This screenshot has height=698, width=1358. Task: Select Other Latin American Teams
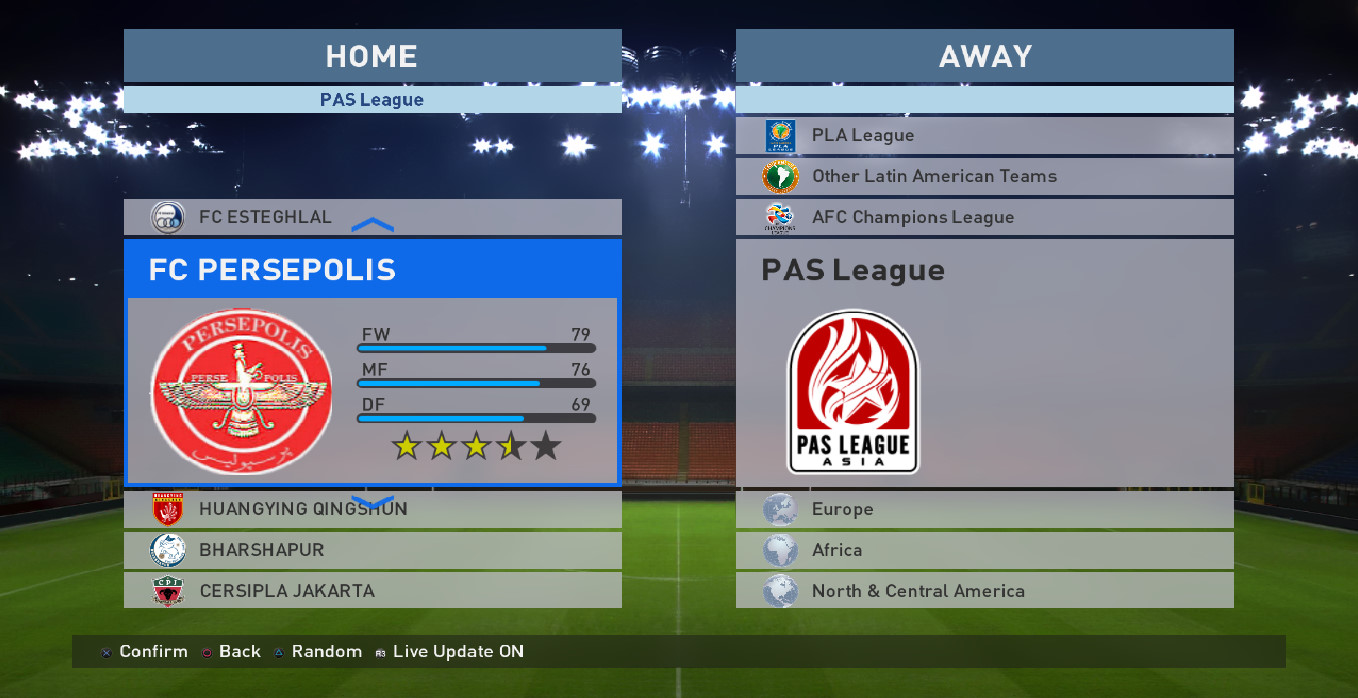click(984, 176)
